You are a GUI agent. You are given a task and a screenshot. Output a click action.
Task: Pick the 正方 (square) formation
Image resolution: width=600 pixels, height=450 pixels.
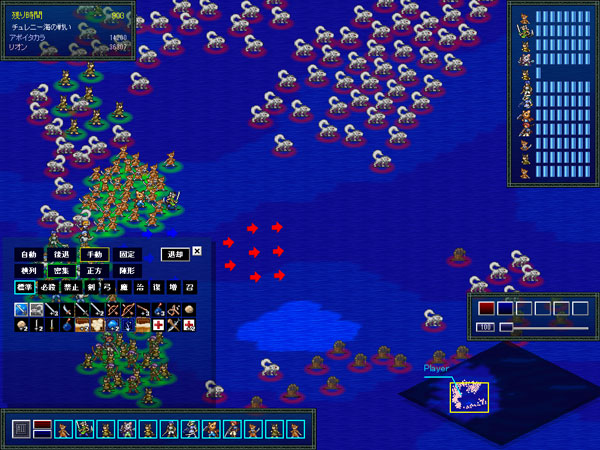[94, 271]
